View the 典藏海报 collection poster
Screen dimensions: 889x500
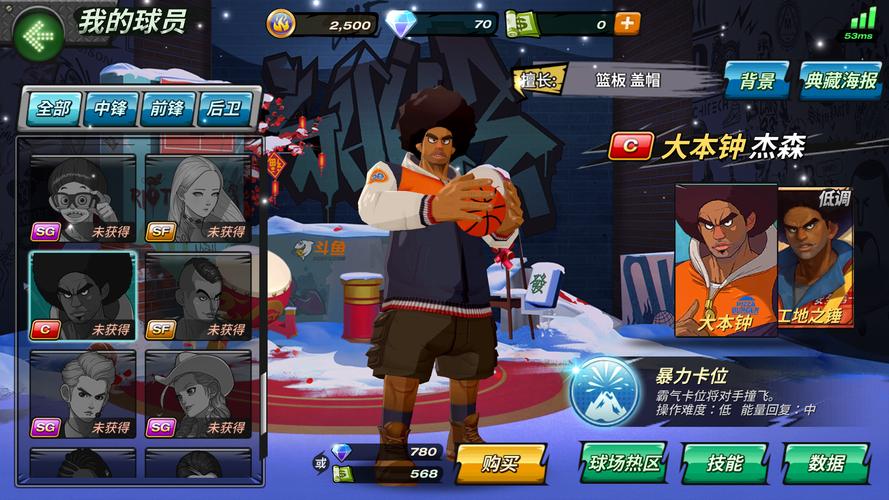840,80
